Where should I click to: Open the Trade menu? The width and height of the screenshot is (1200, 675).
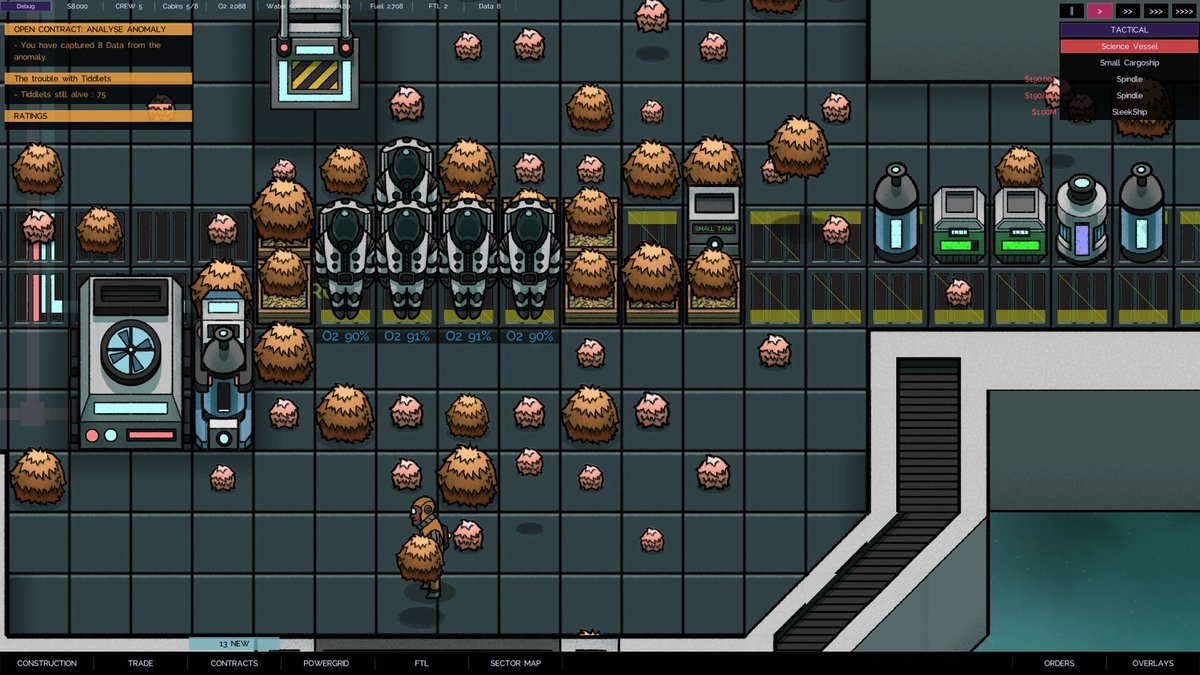[140, 663]
